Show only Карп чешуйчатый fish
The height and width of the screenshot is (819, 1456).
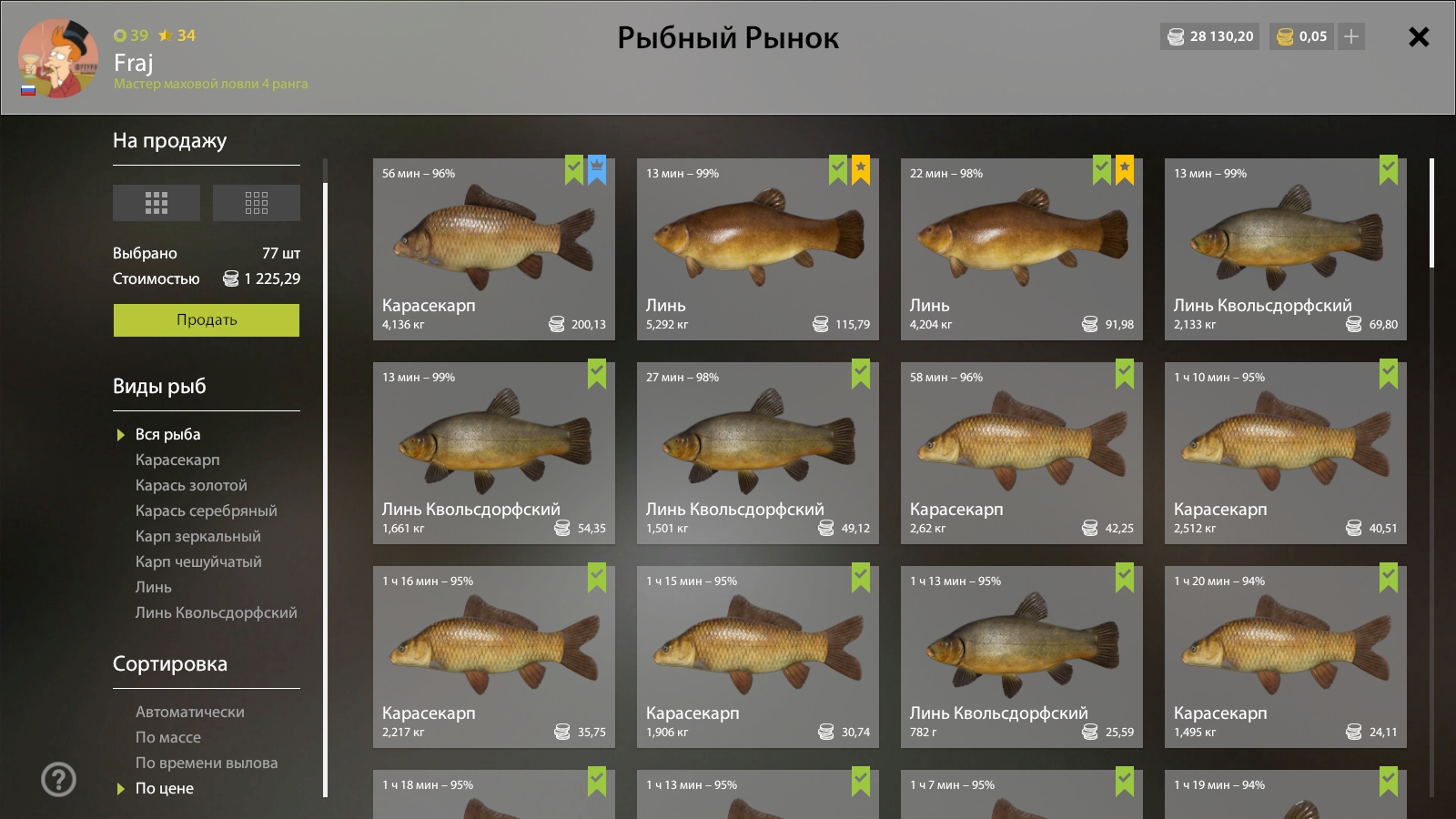198,562
